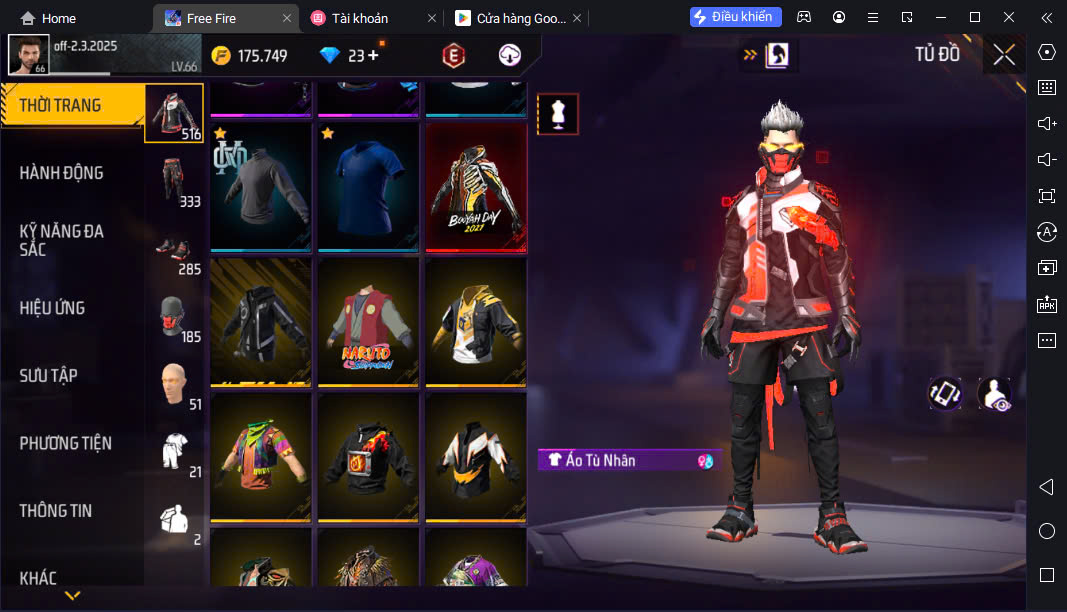Choose the black and yellow hoodie

point(476,322)
